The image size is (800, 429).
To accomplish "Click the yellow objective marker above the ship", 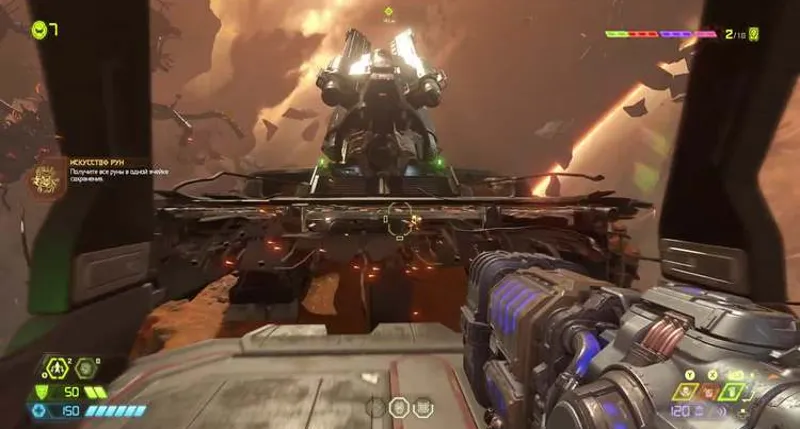I will point(390,11).
